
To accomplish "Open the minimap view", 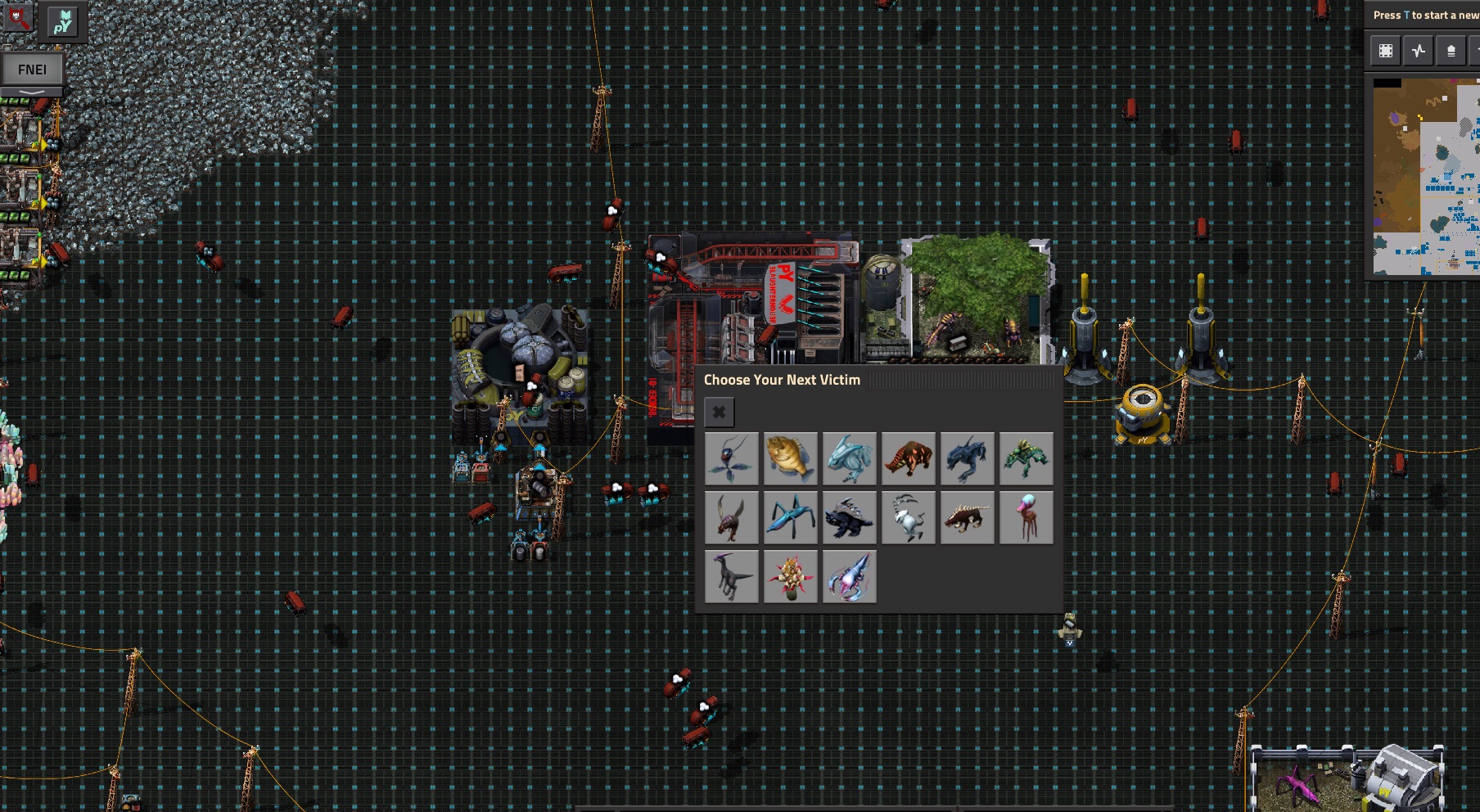I will pyautogui.click(x=1425, y=176).
